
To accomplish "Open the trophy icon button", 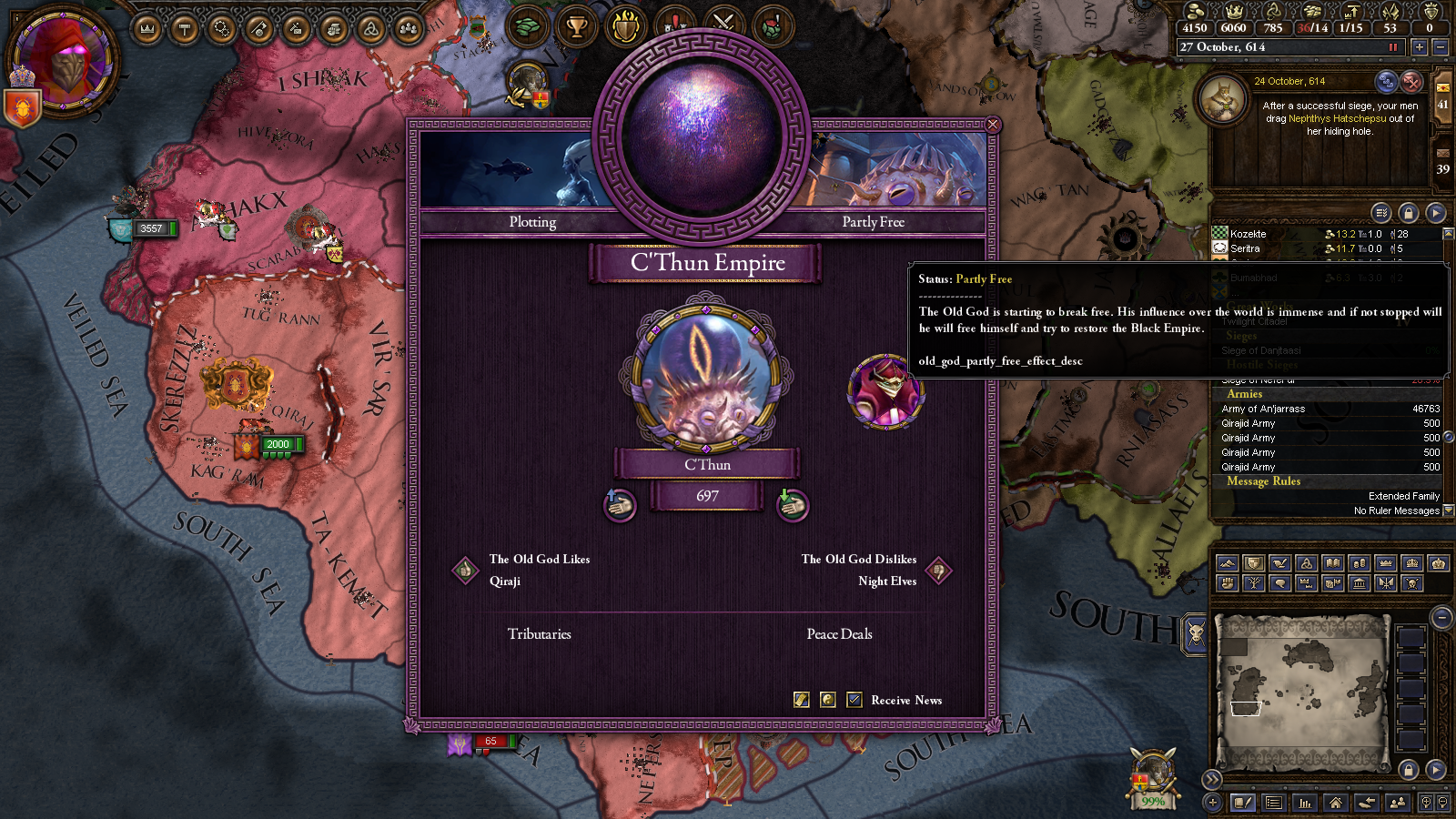I will tap(576, 27).
